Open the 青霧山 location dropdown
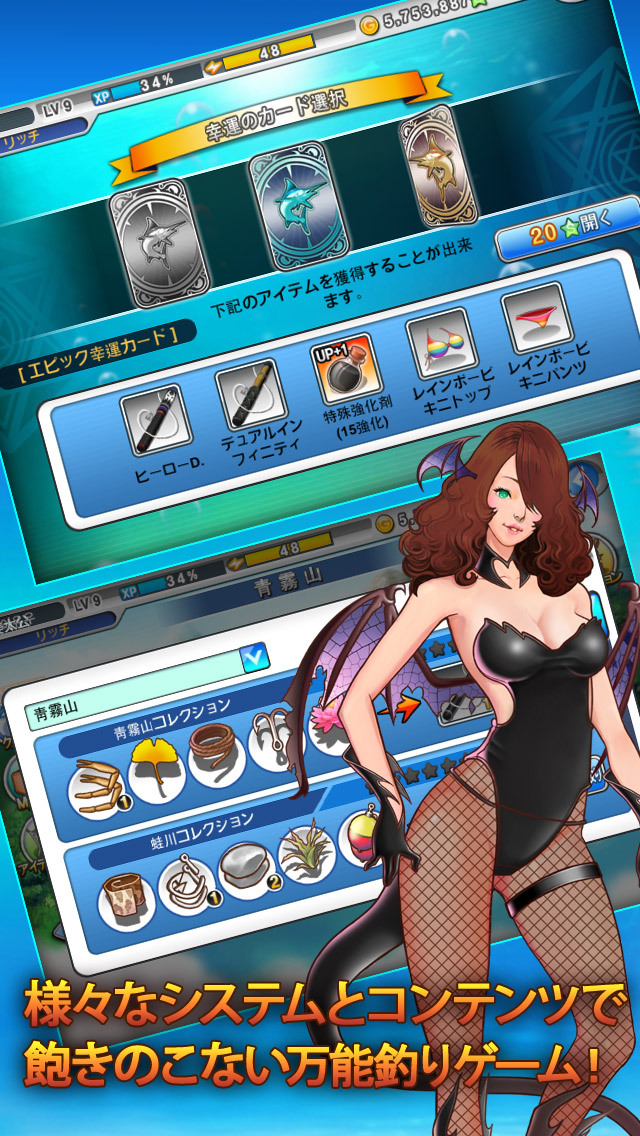This screenshot has width=640, height=1136. point(254,657)
